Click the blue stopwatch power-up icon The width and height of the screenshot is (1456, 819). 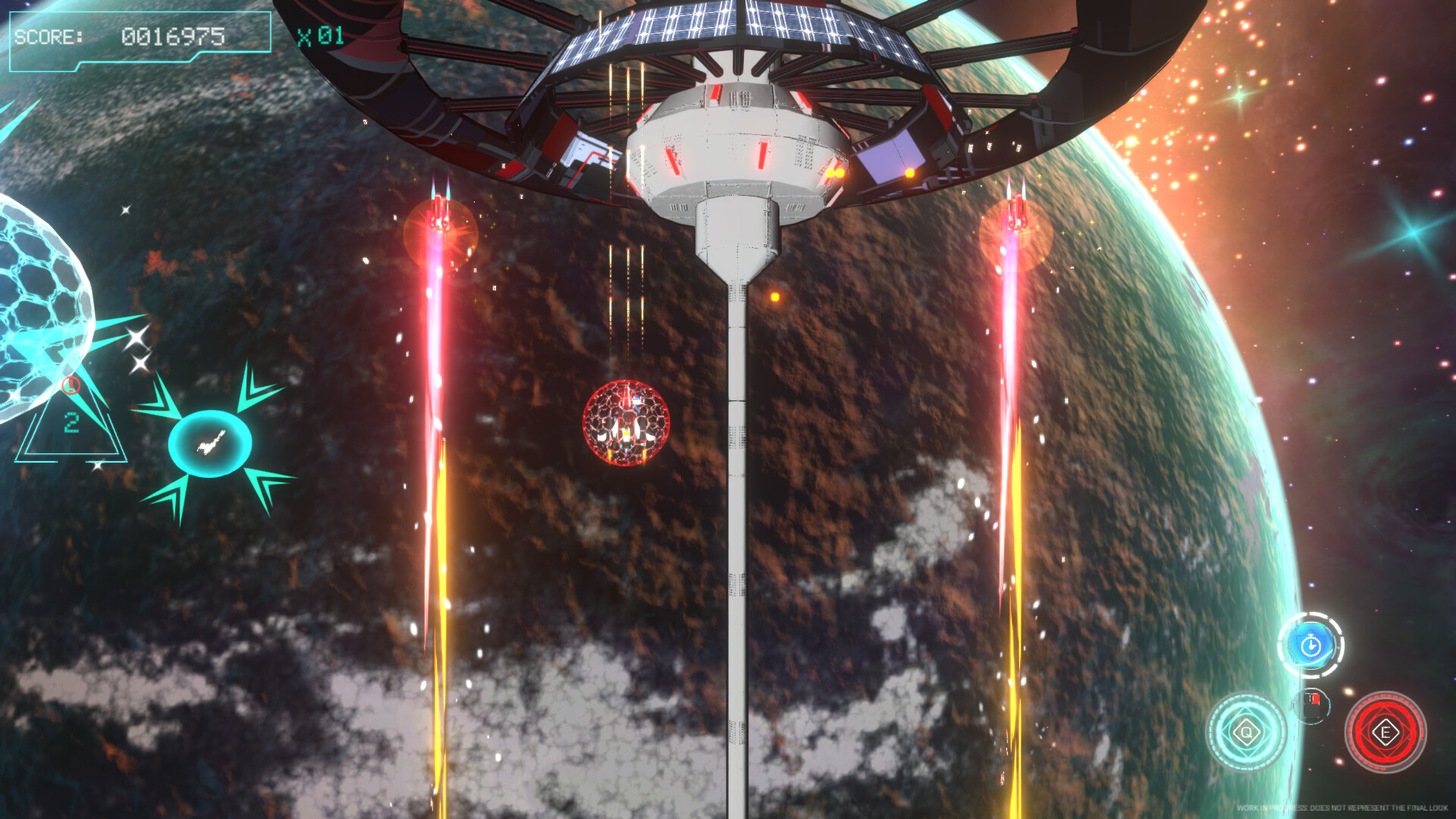(1310, 645)
